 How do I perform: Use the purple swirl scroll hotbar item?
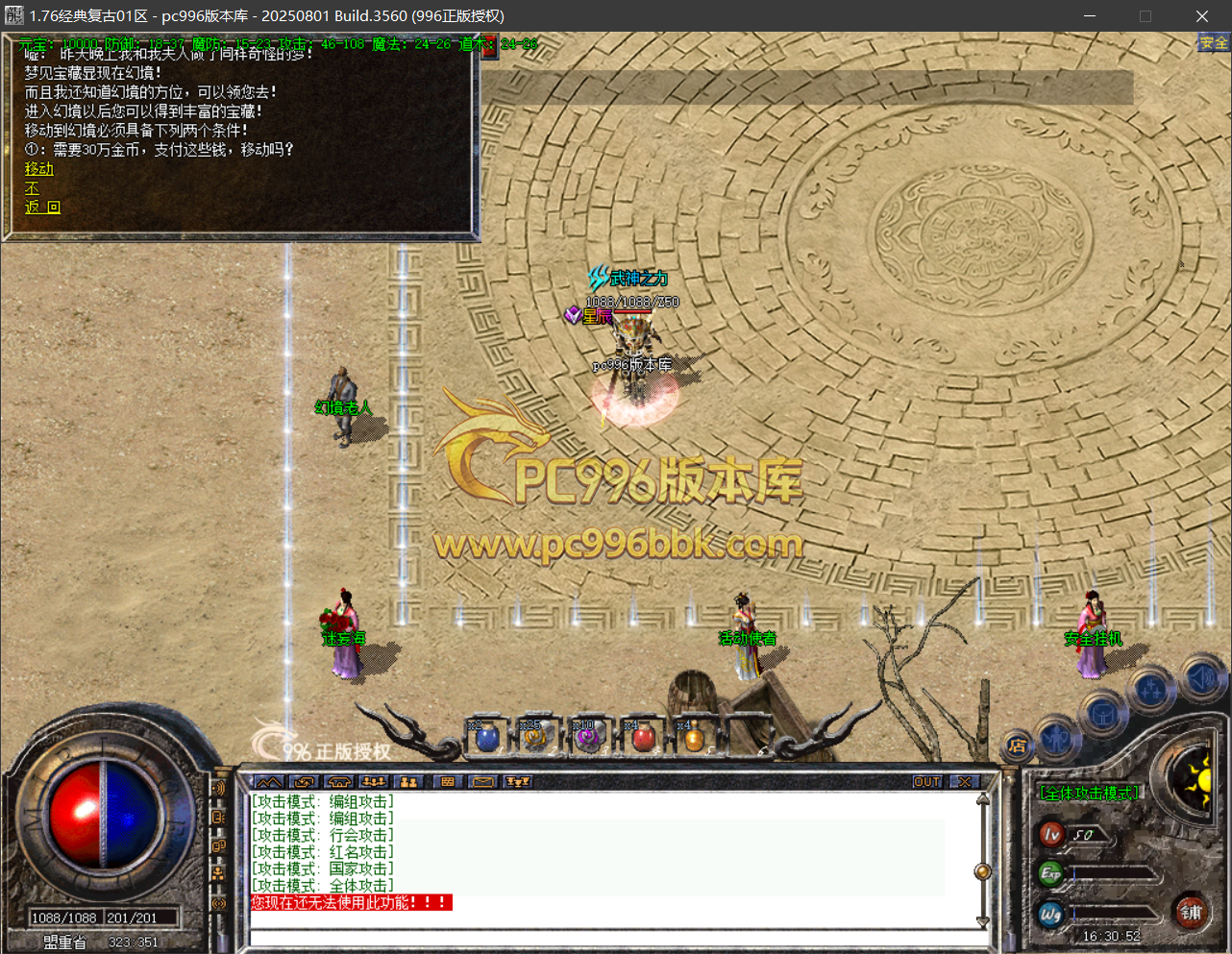click(587, 739)
